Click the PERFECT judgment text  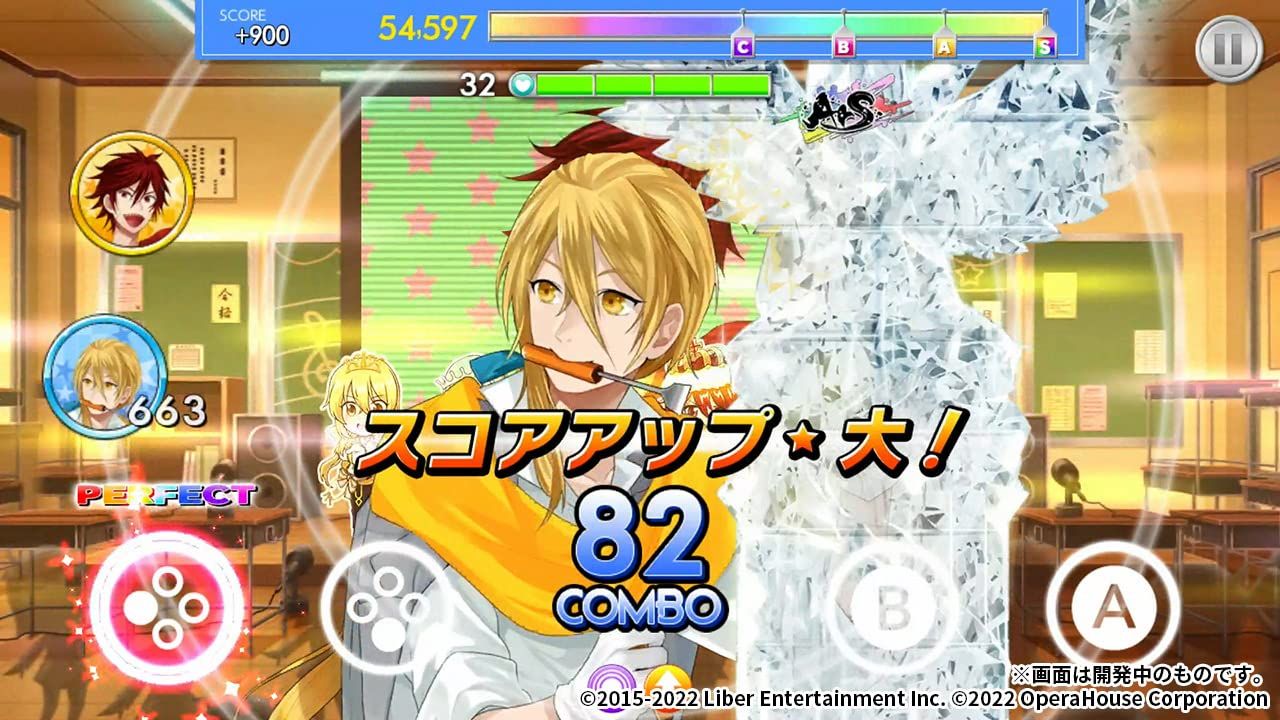point(163,491)
